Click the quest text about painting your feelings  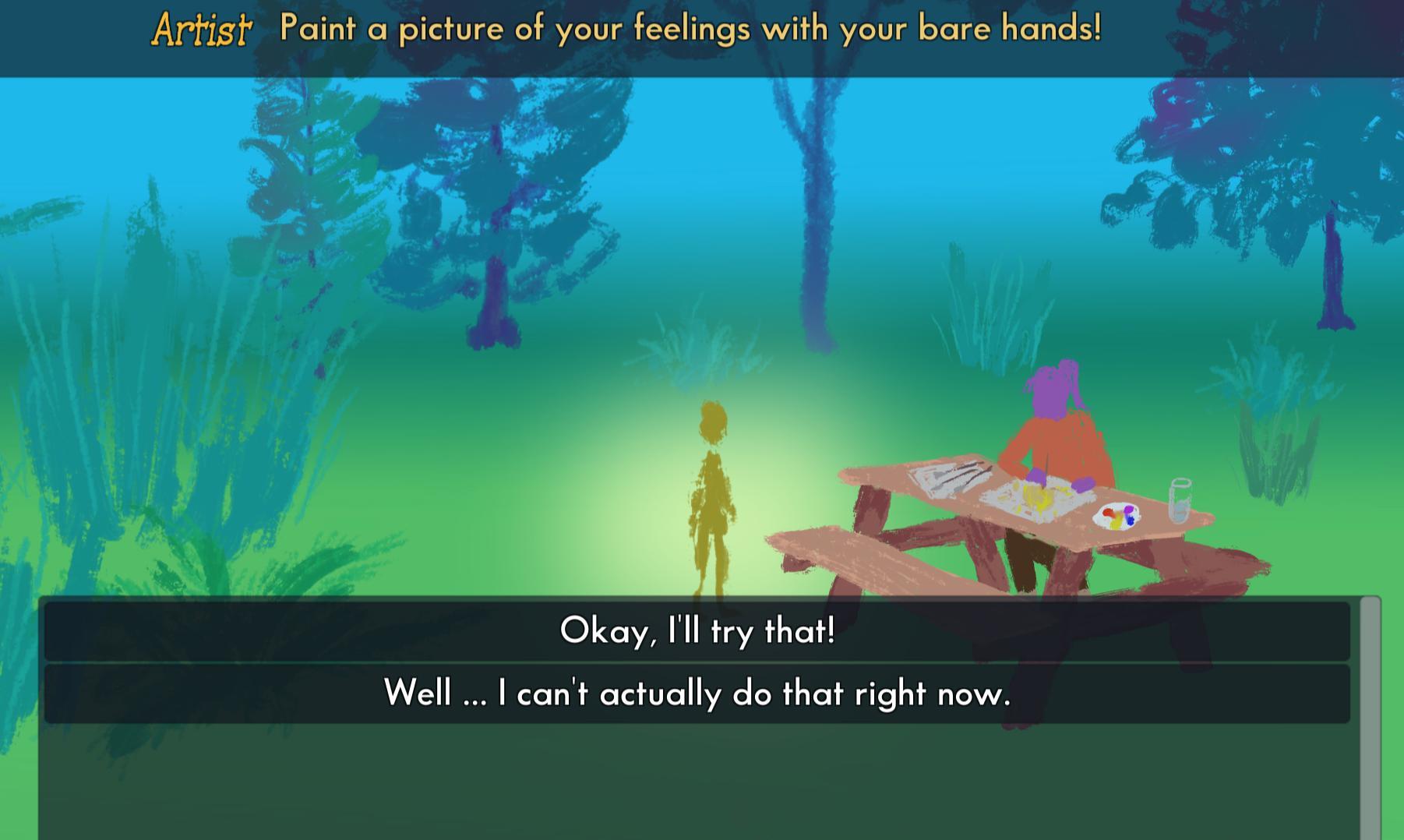point(690,30)
